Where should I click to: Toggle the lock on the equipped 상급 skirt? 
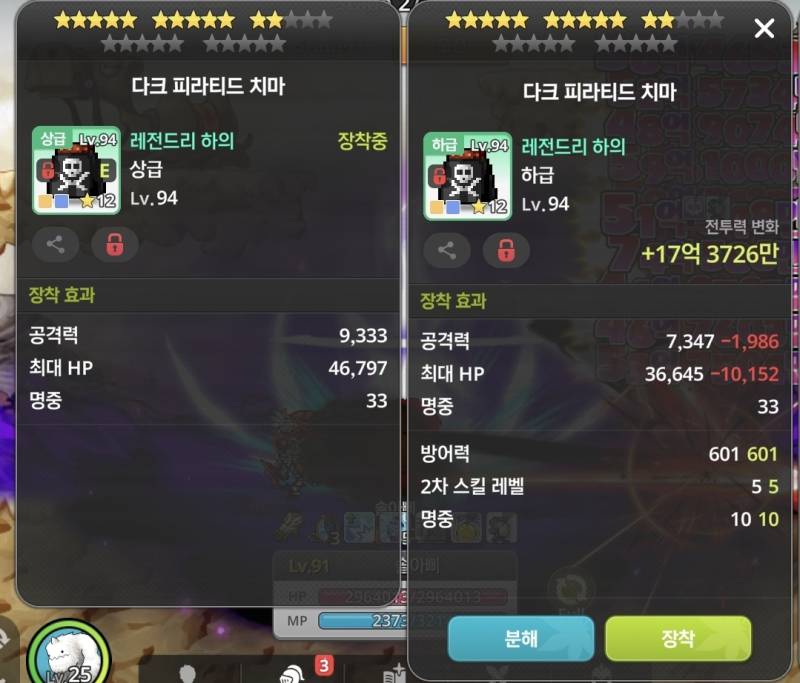pos(115,243)
